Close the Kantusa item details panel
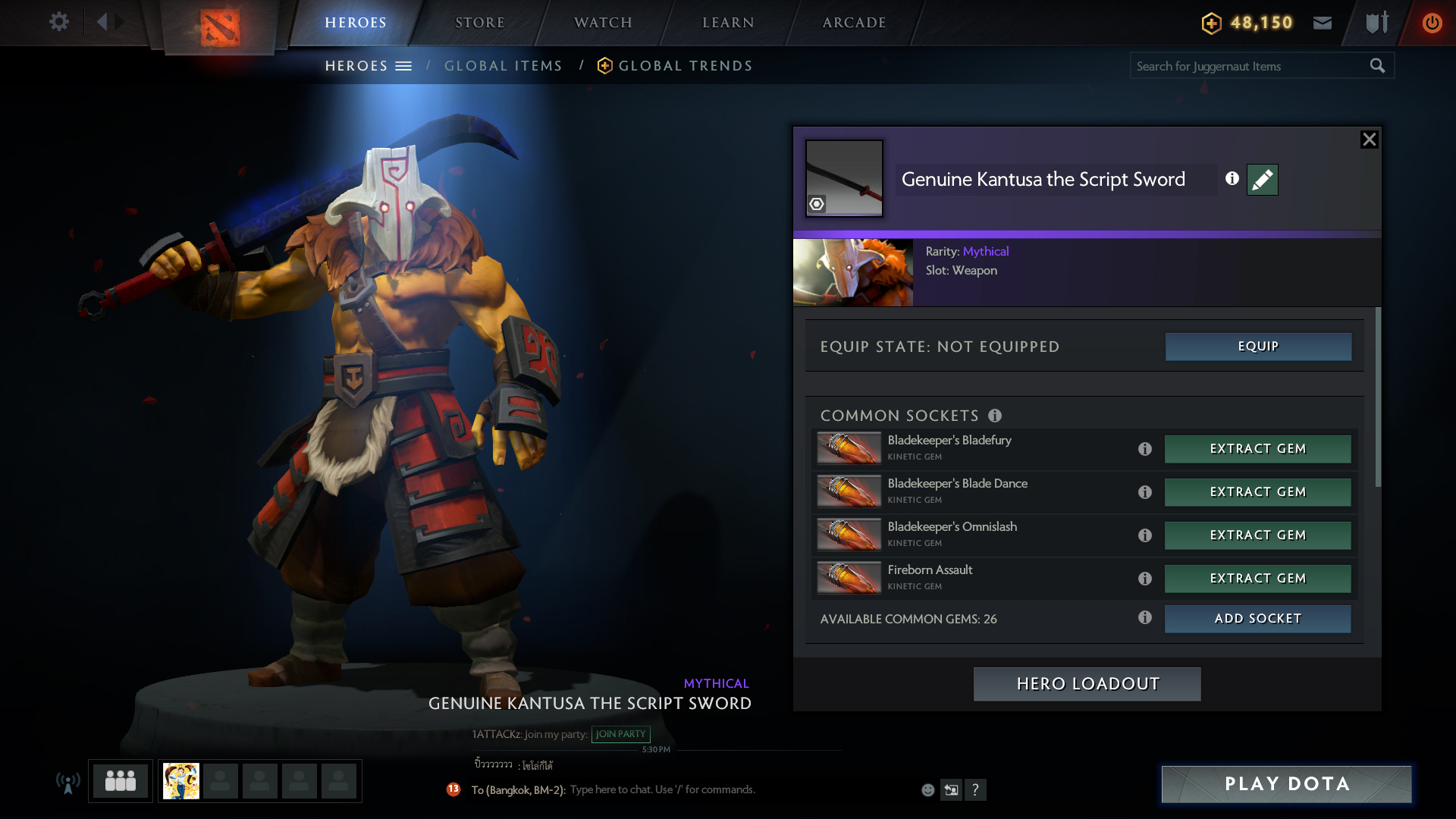1456x819 pixels. coord(1369,140)
